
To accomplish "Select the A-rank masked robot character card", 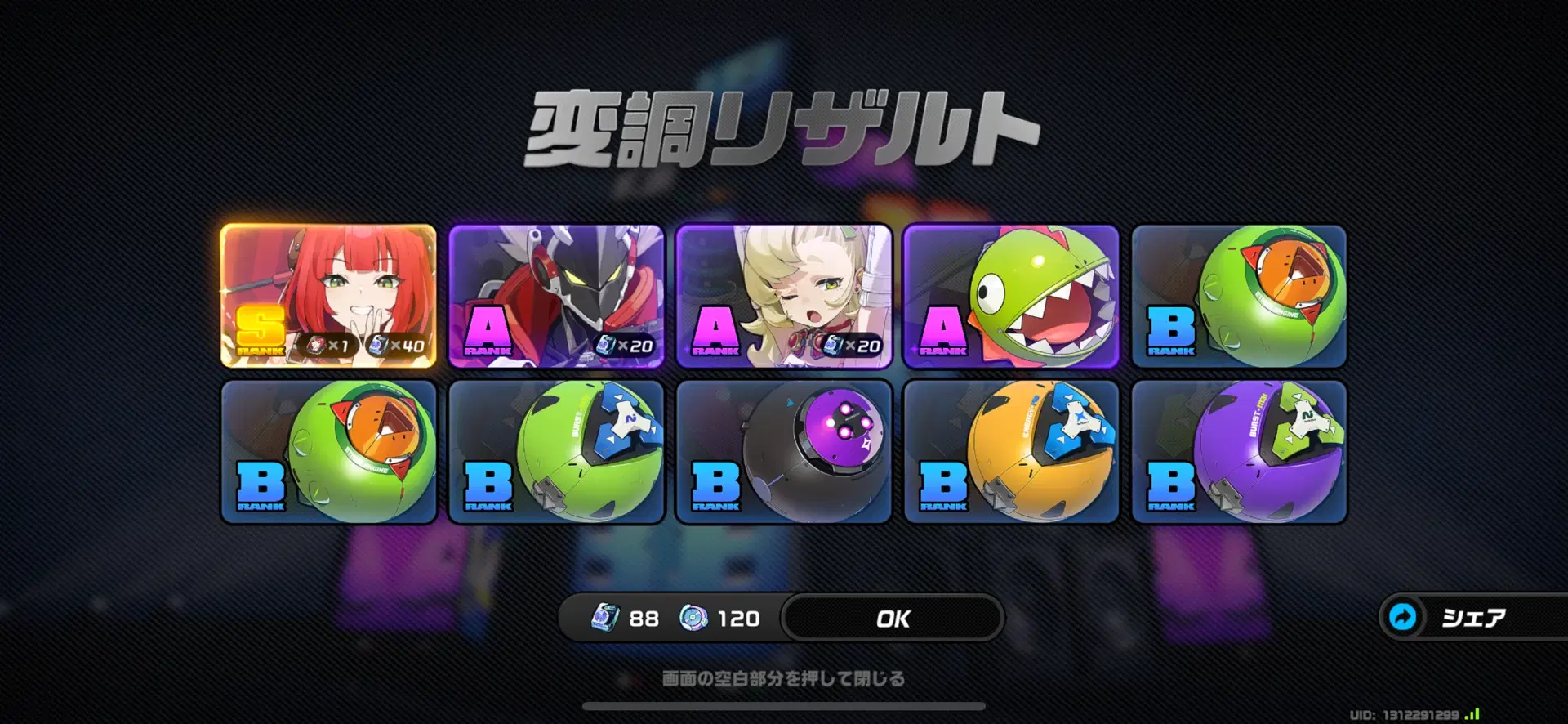I will coord(555,294).
